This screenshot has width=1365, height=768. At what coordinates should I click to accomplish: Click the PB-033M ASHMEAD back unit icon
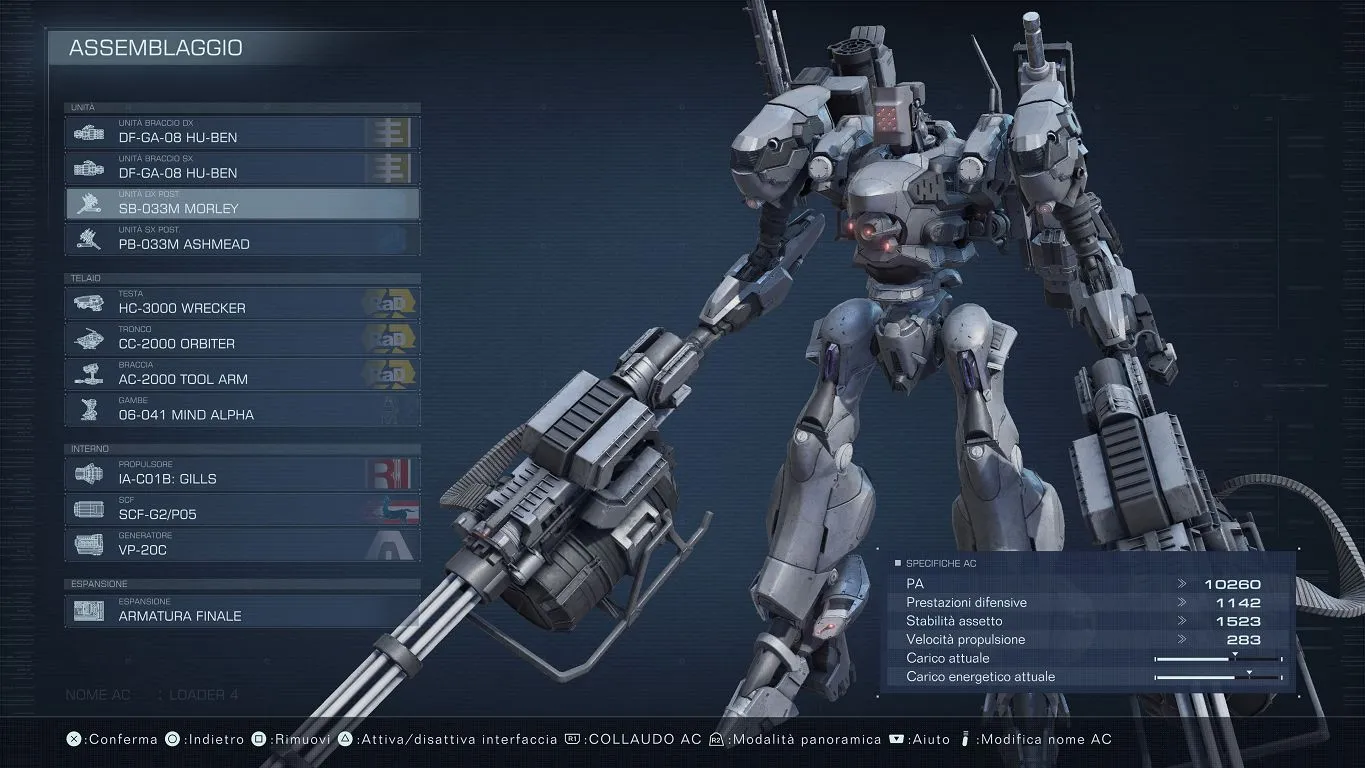coord(88,239)
